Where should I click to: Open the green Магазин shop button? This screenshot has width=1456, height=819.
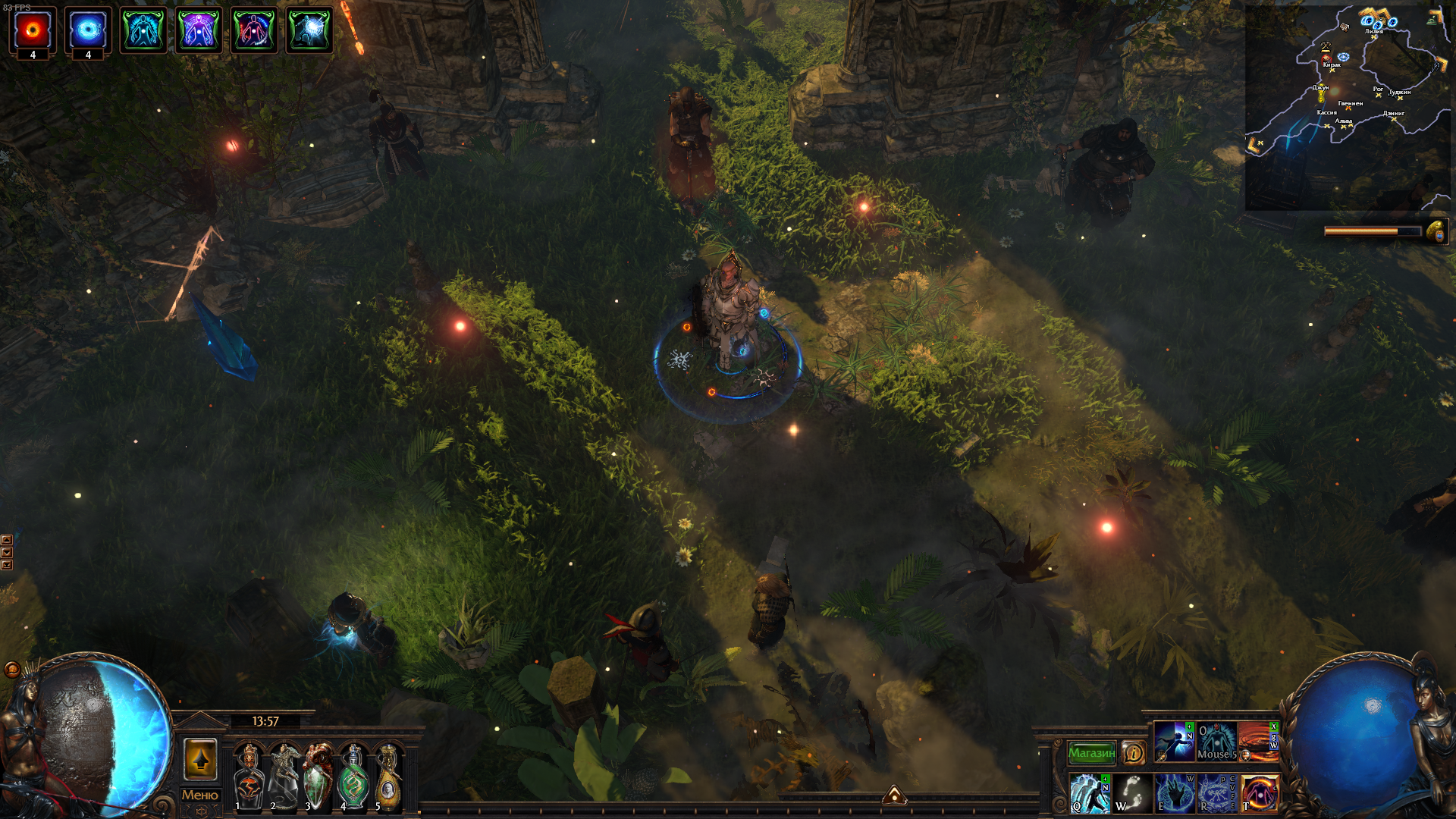click(1091, 753)
